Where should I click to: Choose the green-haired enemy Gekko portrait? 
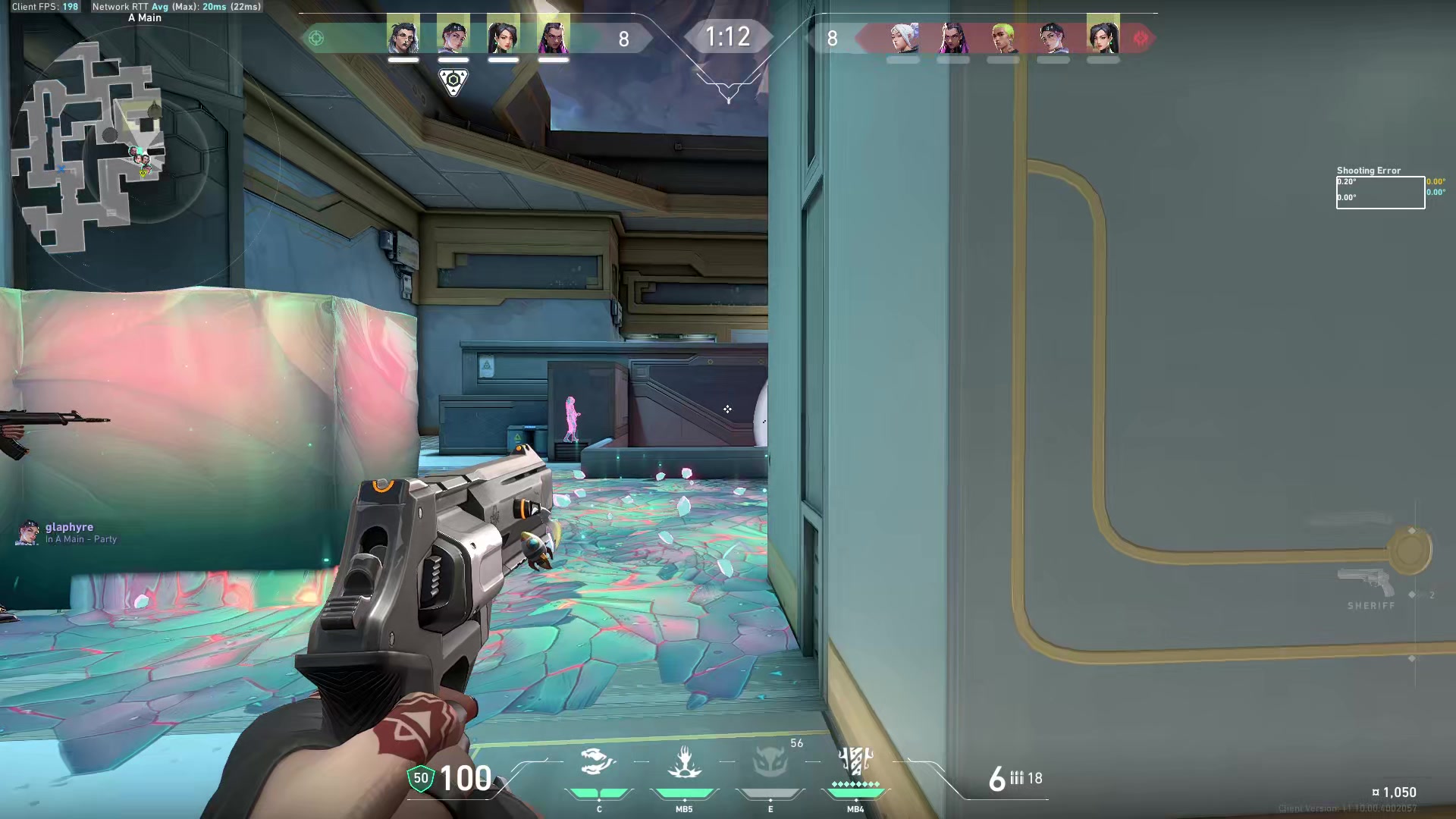(x=1003, y=37)
